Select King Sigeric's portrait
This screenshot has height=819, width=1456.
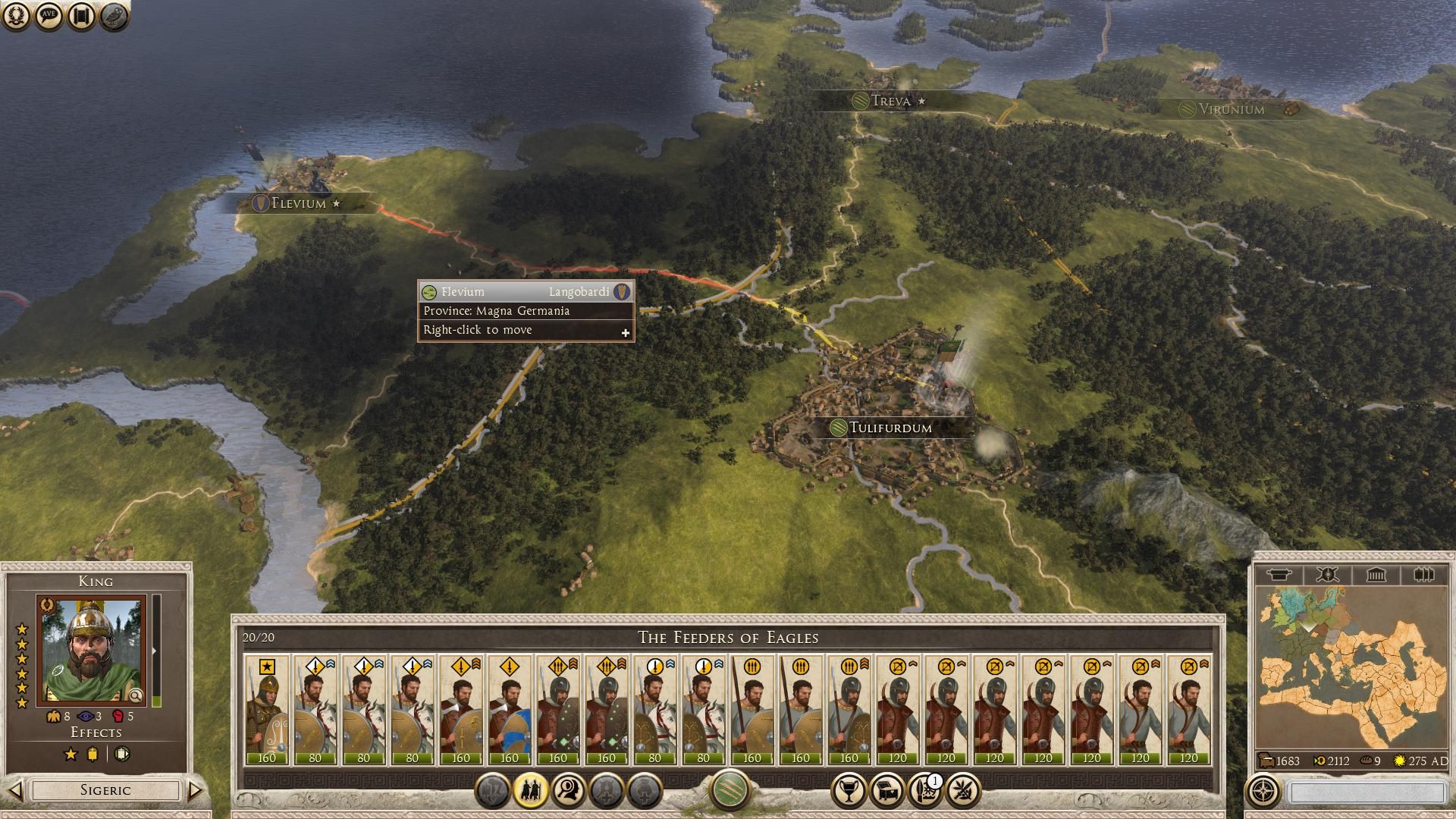point(92,651)
